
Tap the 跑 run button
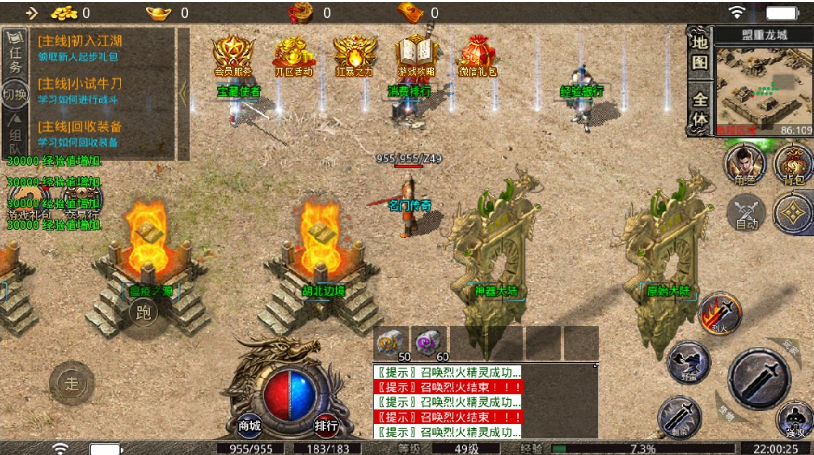(145, 310)
